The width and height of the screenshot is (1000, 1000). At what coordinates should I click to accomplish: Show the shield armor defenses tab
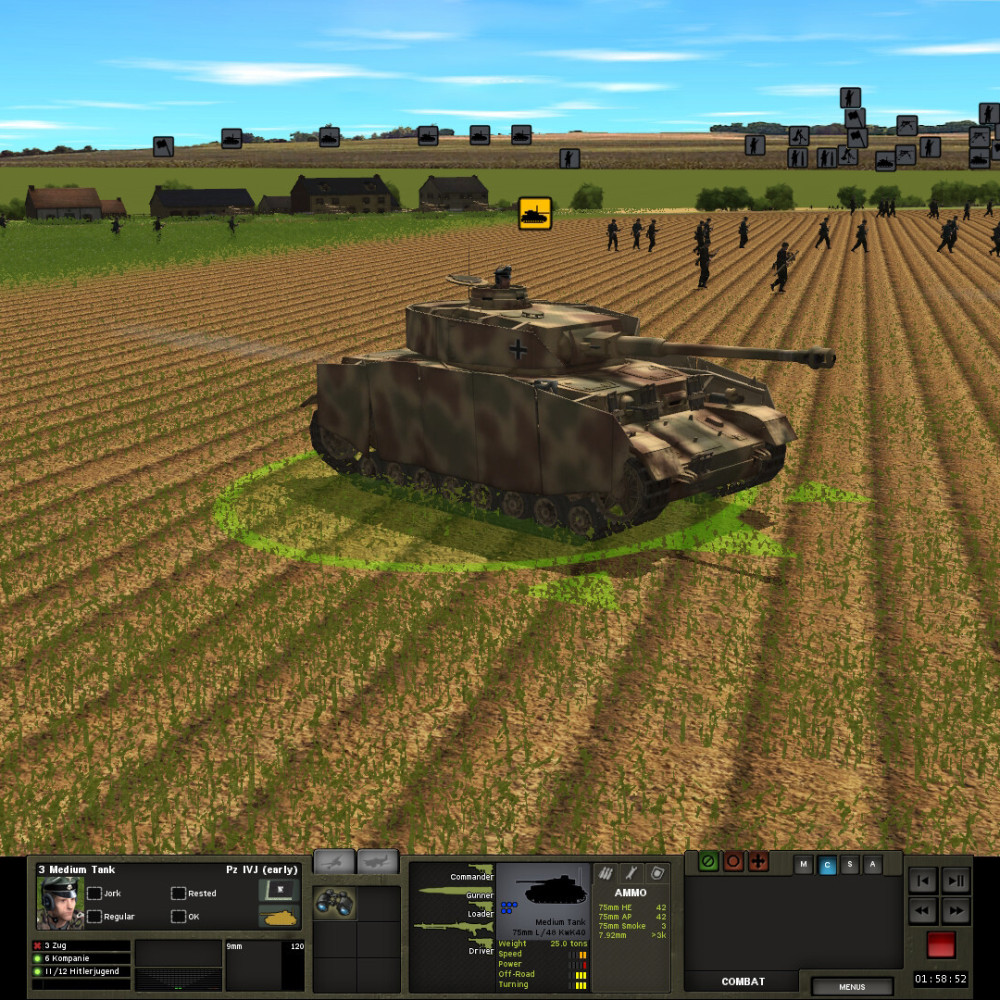pos(656,873)
